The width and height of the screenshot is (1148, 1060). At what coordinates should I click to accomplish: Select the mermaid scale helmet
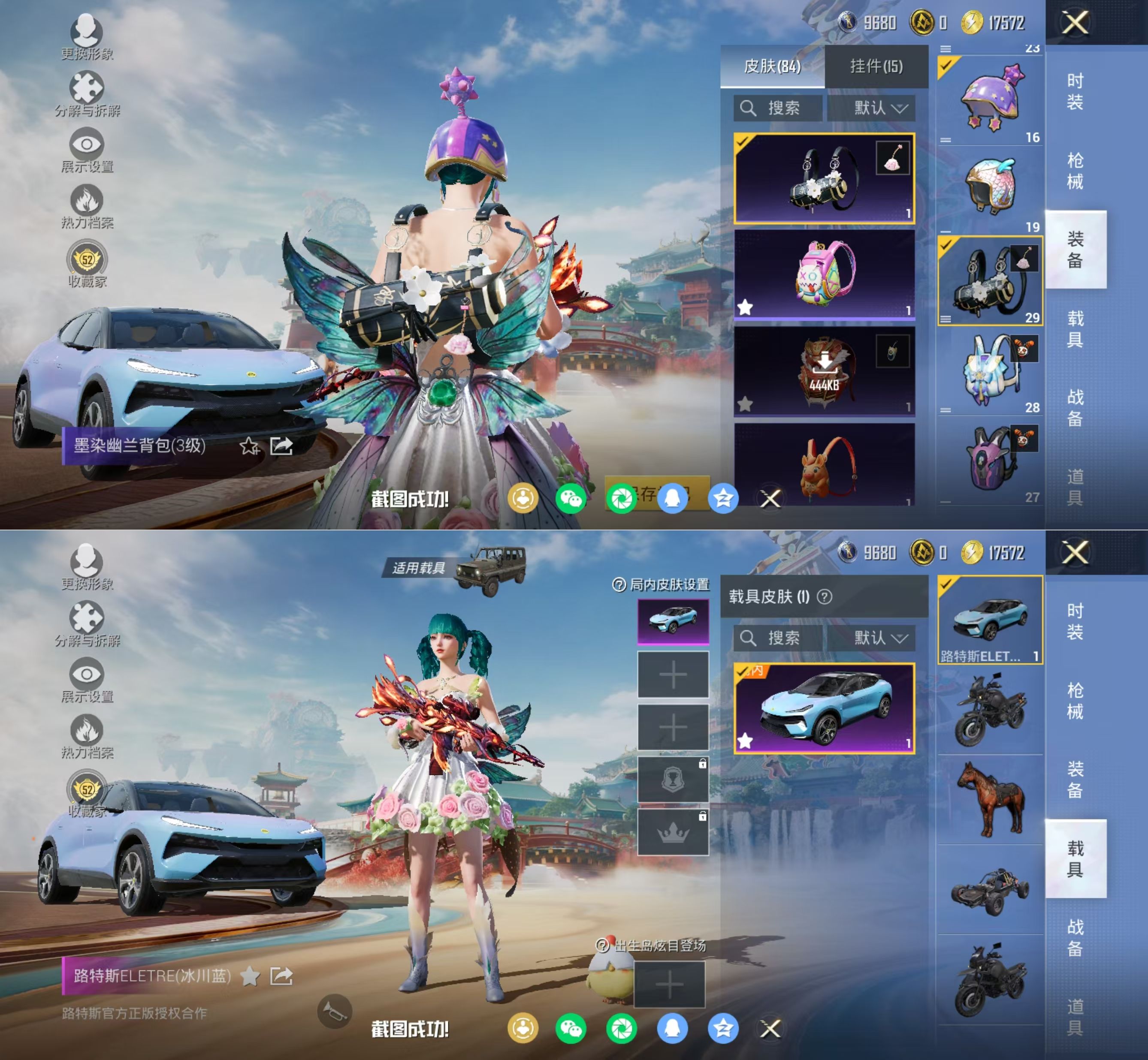click(x=990, y=187)
